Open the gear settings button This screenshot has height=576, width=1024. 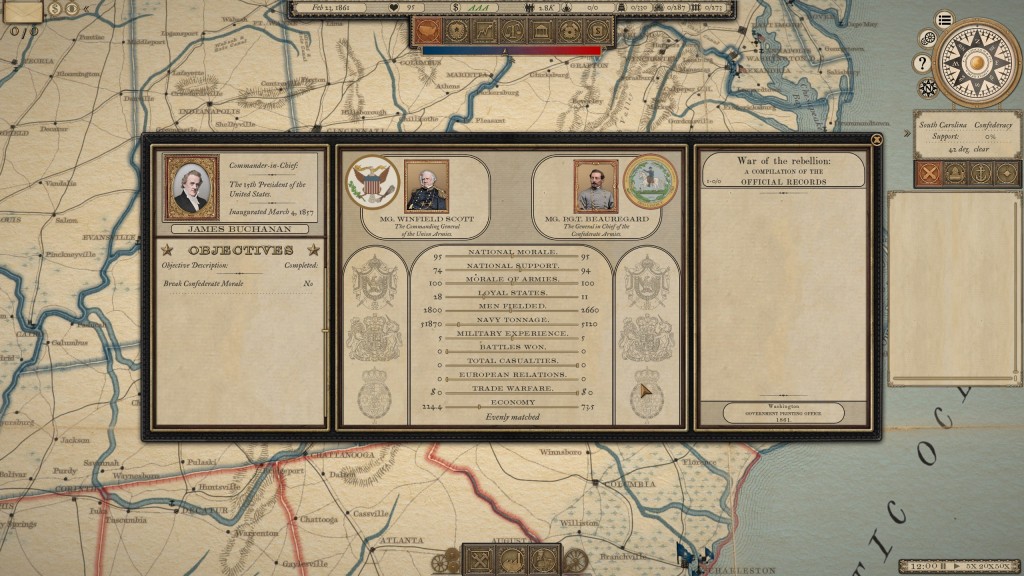[928, 38]
